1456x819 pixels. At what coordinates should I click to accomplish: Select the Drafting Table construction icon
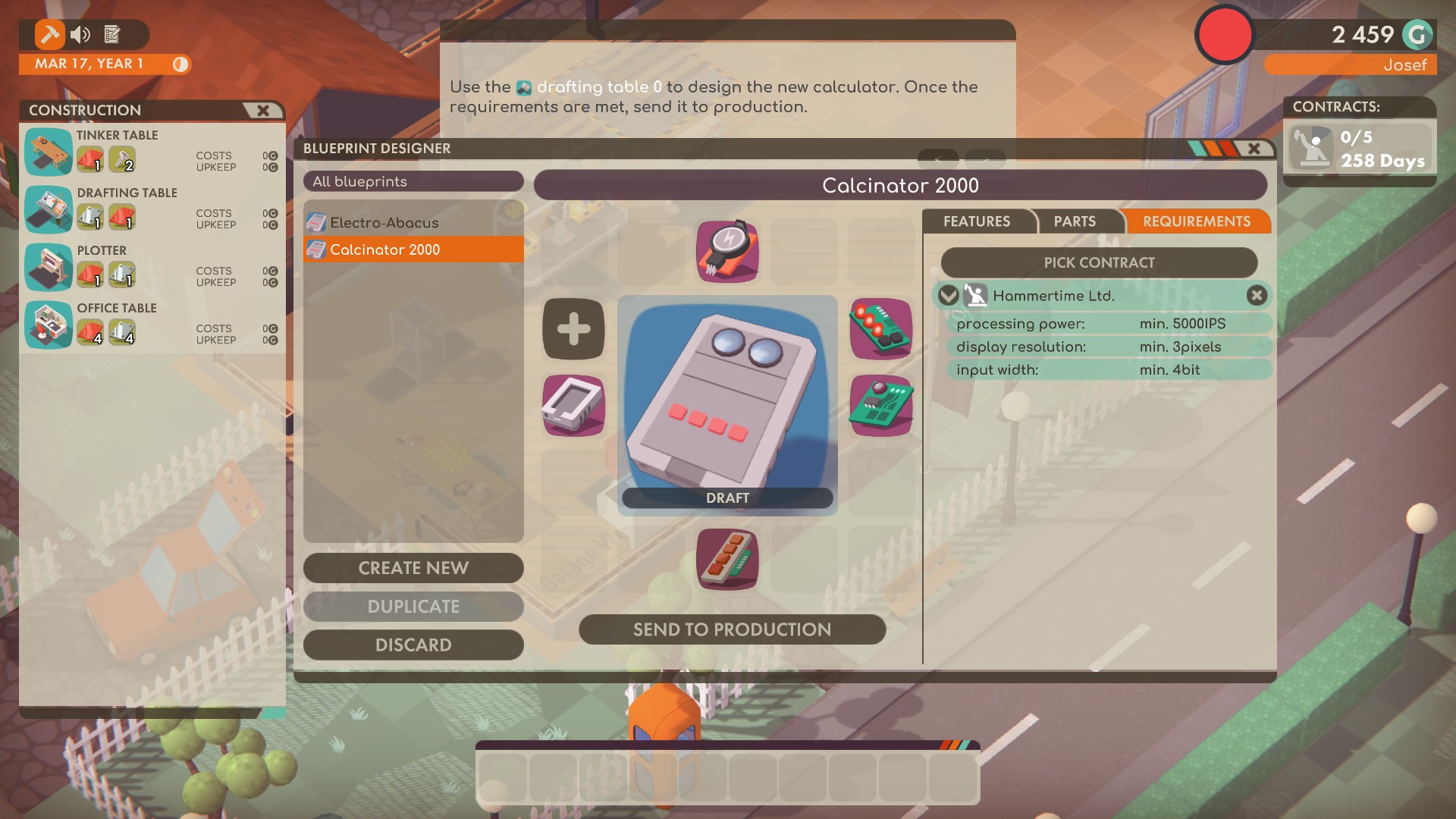tap(48, 211)
